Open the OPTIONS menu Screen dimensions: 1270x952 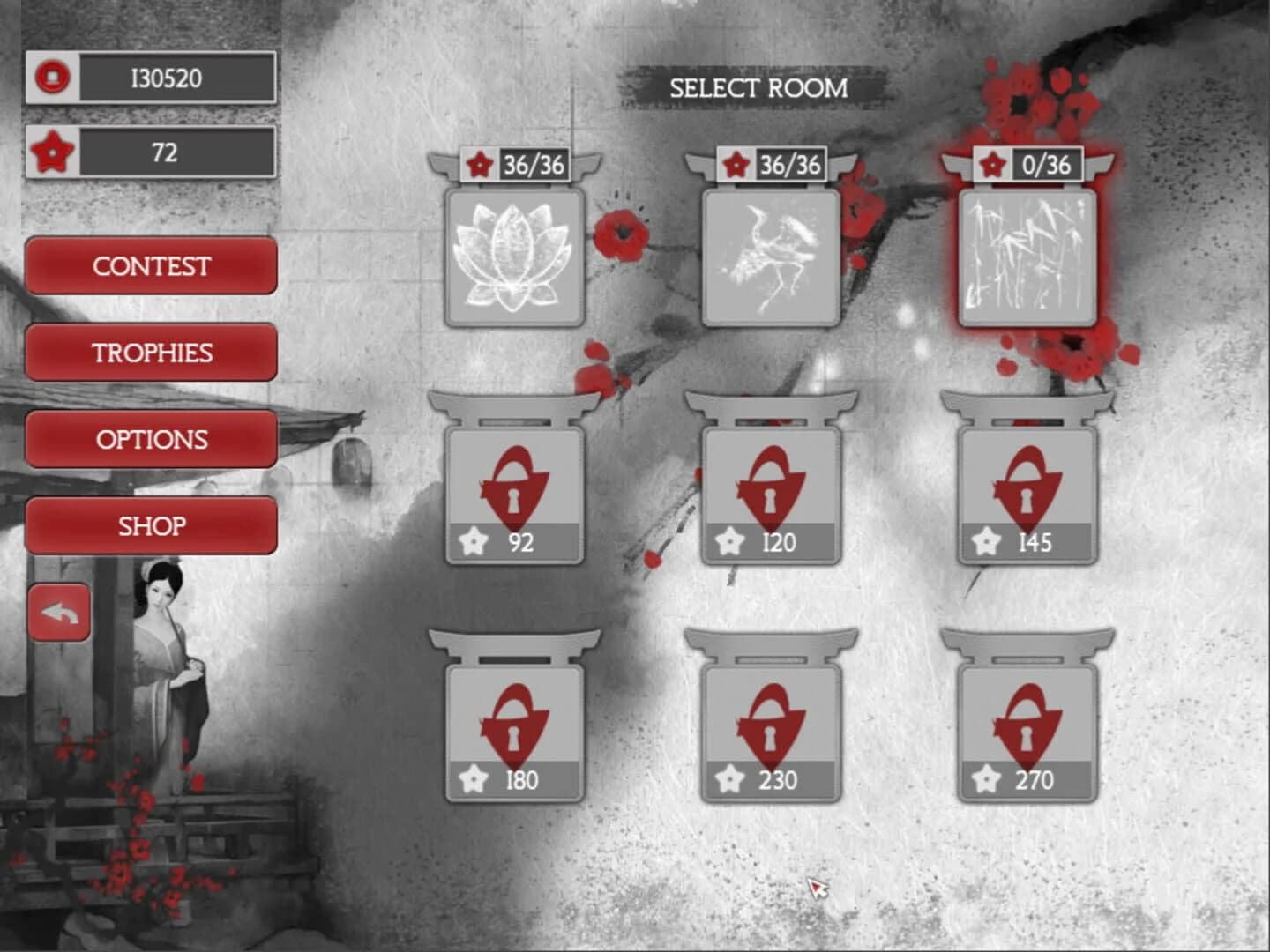click(x=151, y=438)
